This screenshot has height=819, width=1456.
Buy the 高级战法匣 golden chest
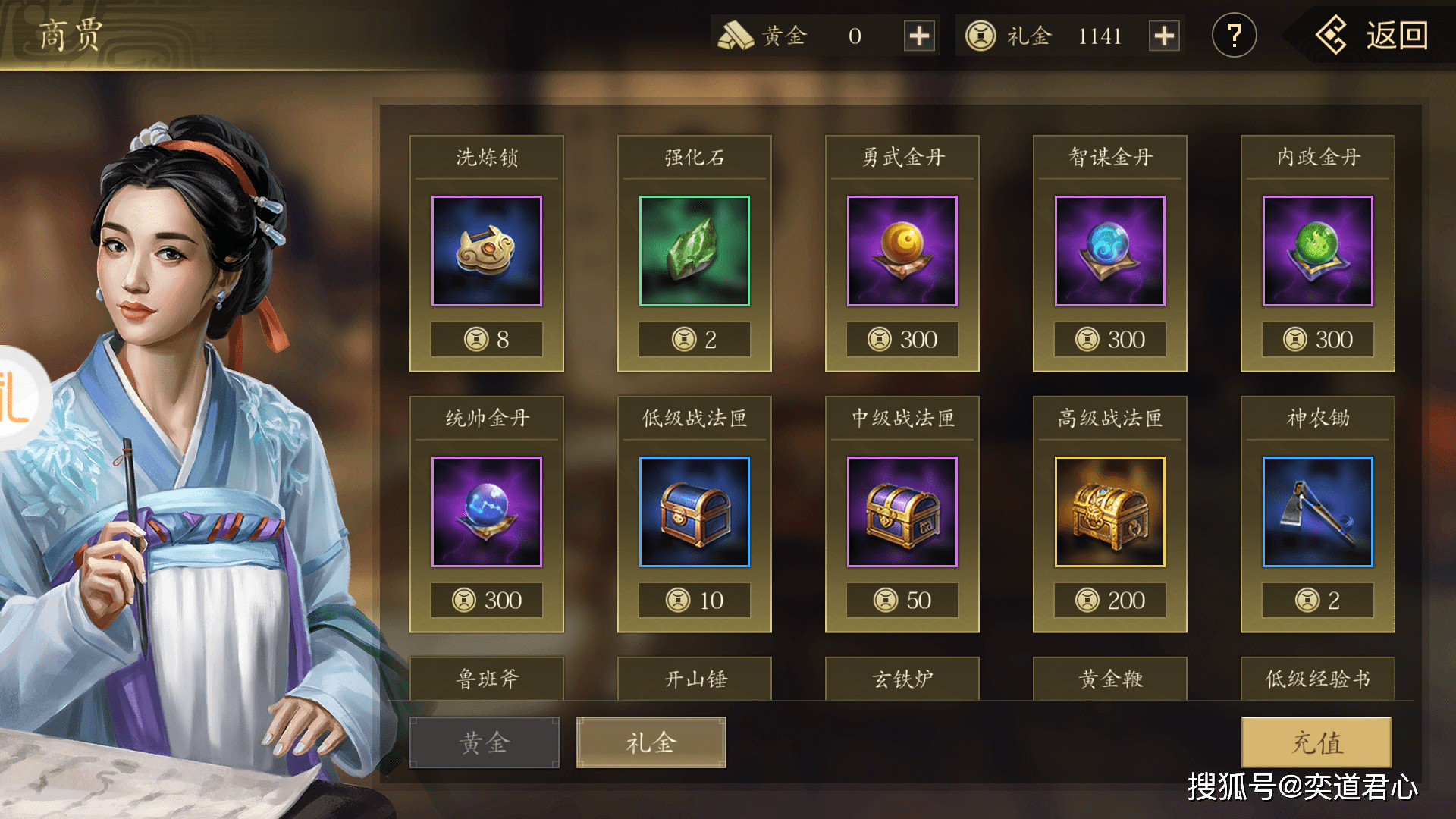(x=1110, y=513)
